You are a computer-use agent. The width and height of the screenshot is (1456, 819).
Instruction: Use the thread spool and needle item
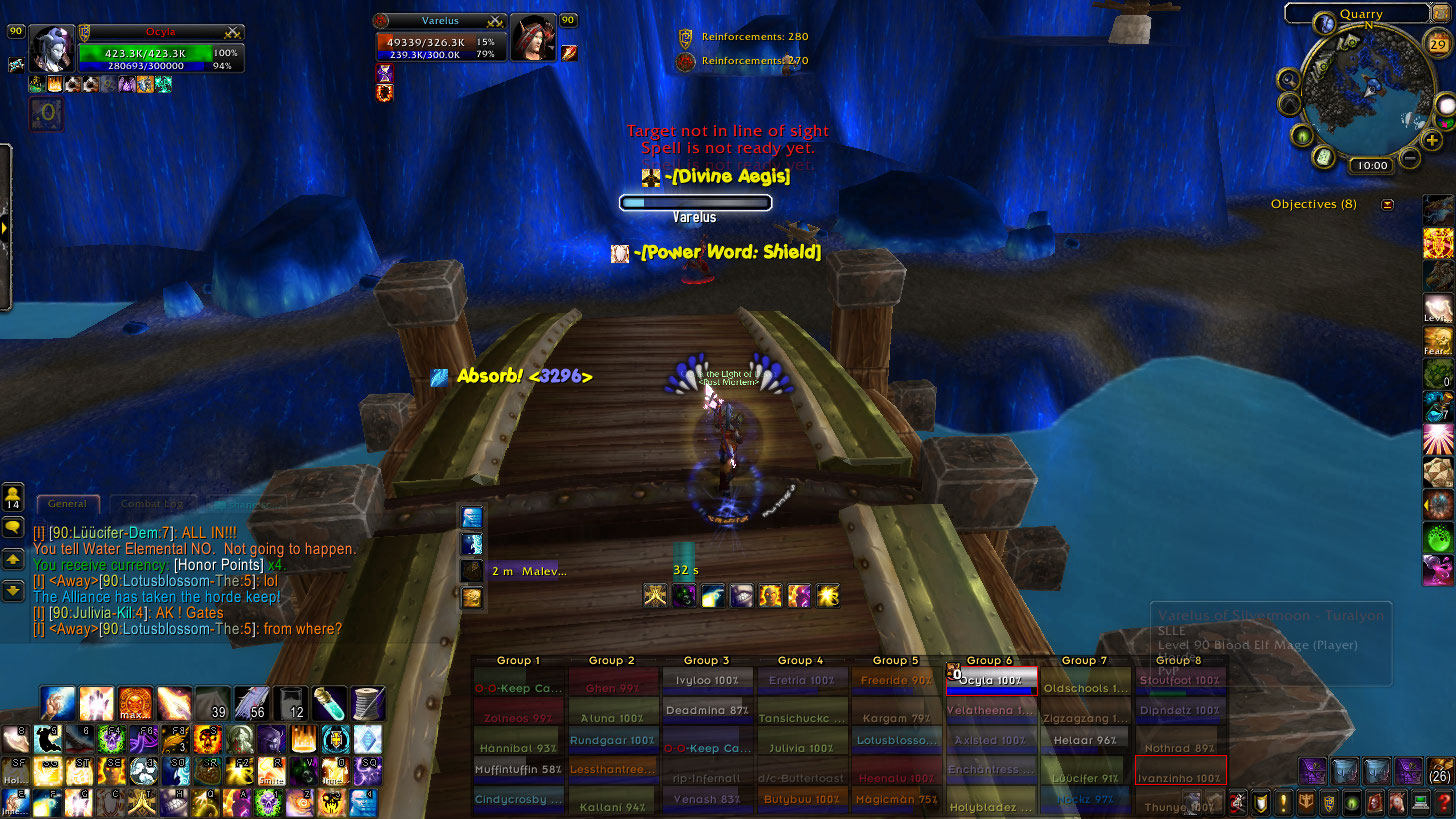(367, 703)
